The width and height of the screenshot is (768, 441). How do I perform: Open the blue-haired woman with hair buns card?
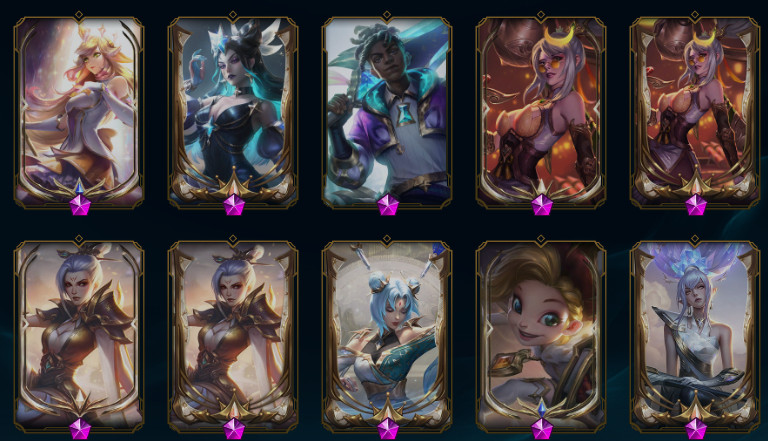pos(387,335)
